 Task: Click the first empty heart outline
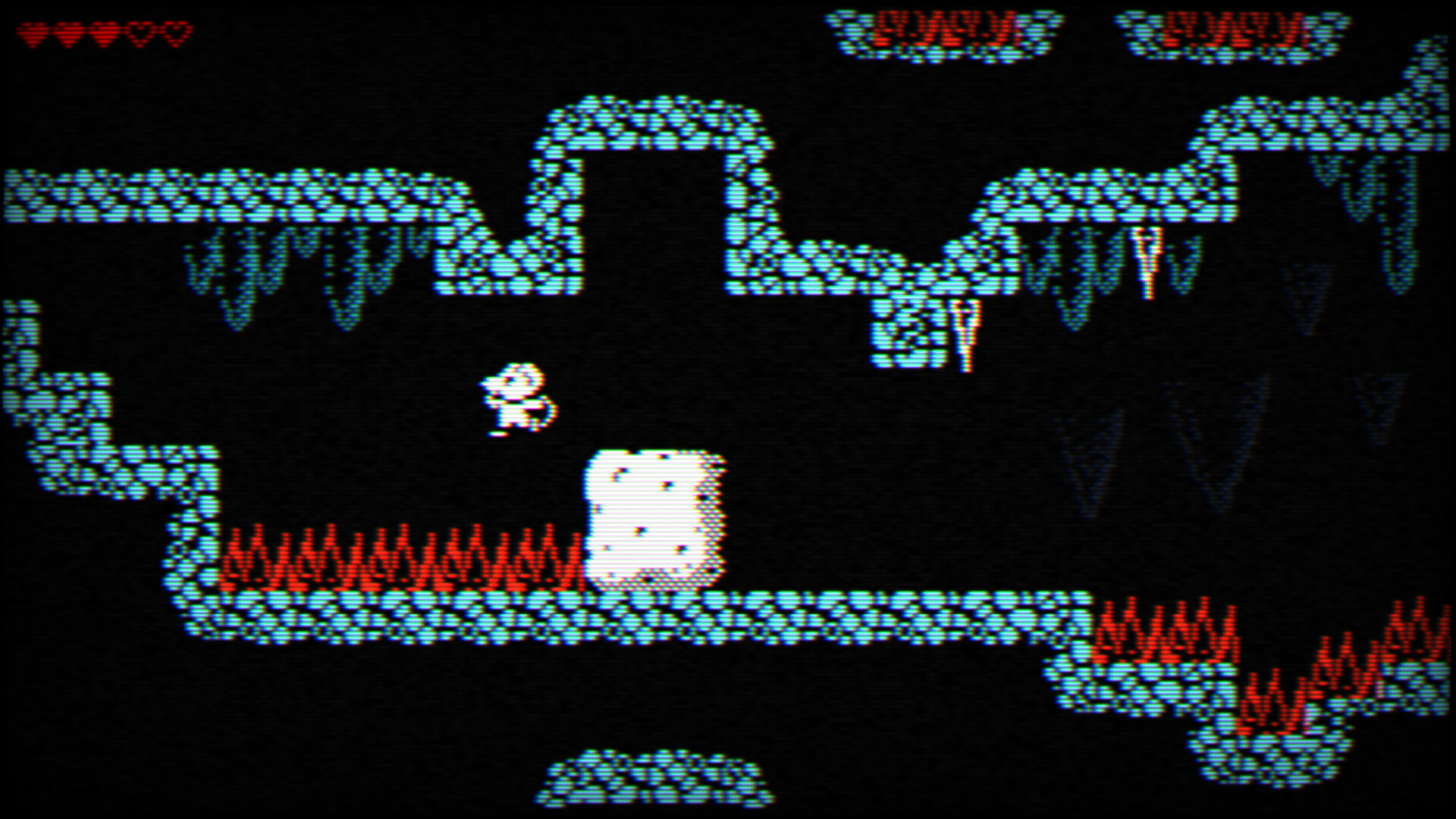coord(142,33)
